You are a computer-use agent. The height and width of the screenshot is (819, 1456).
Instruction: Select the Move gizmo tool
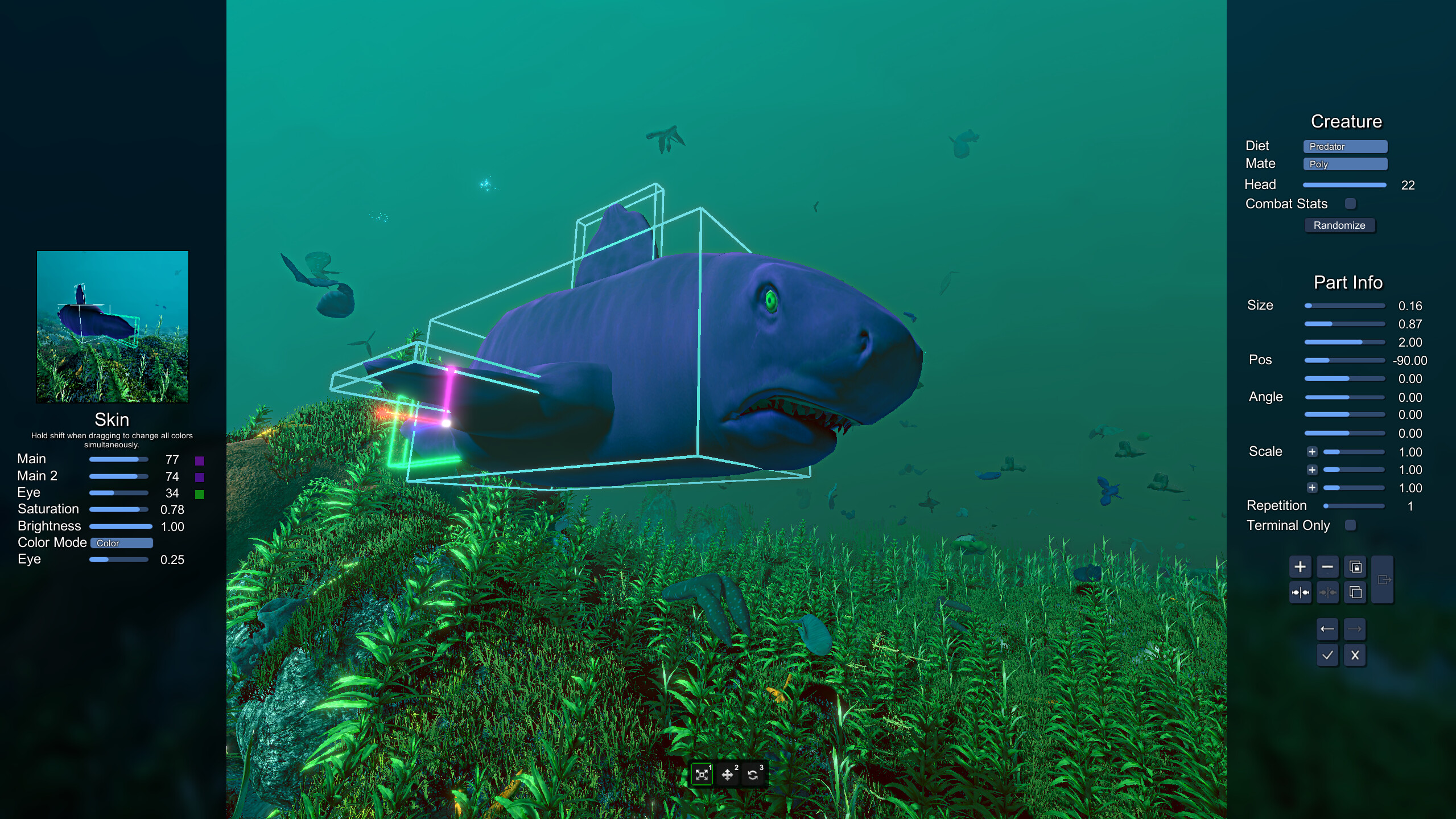coord(729,775)
